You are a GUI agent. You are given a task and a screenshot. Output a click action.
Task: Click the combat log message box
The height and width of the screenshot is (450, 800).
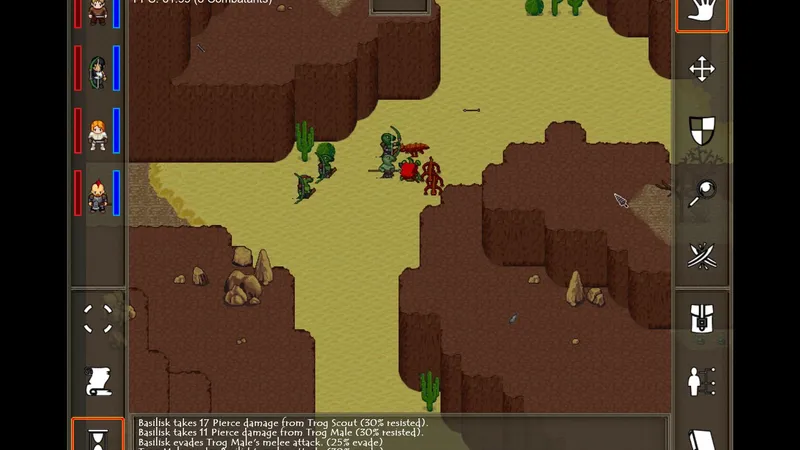pyautogui.click(x=400, y=433)
